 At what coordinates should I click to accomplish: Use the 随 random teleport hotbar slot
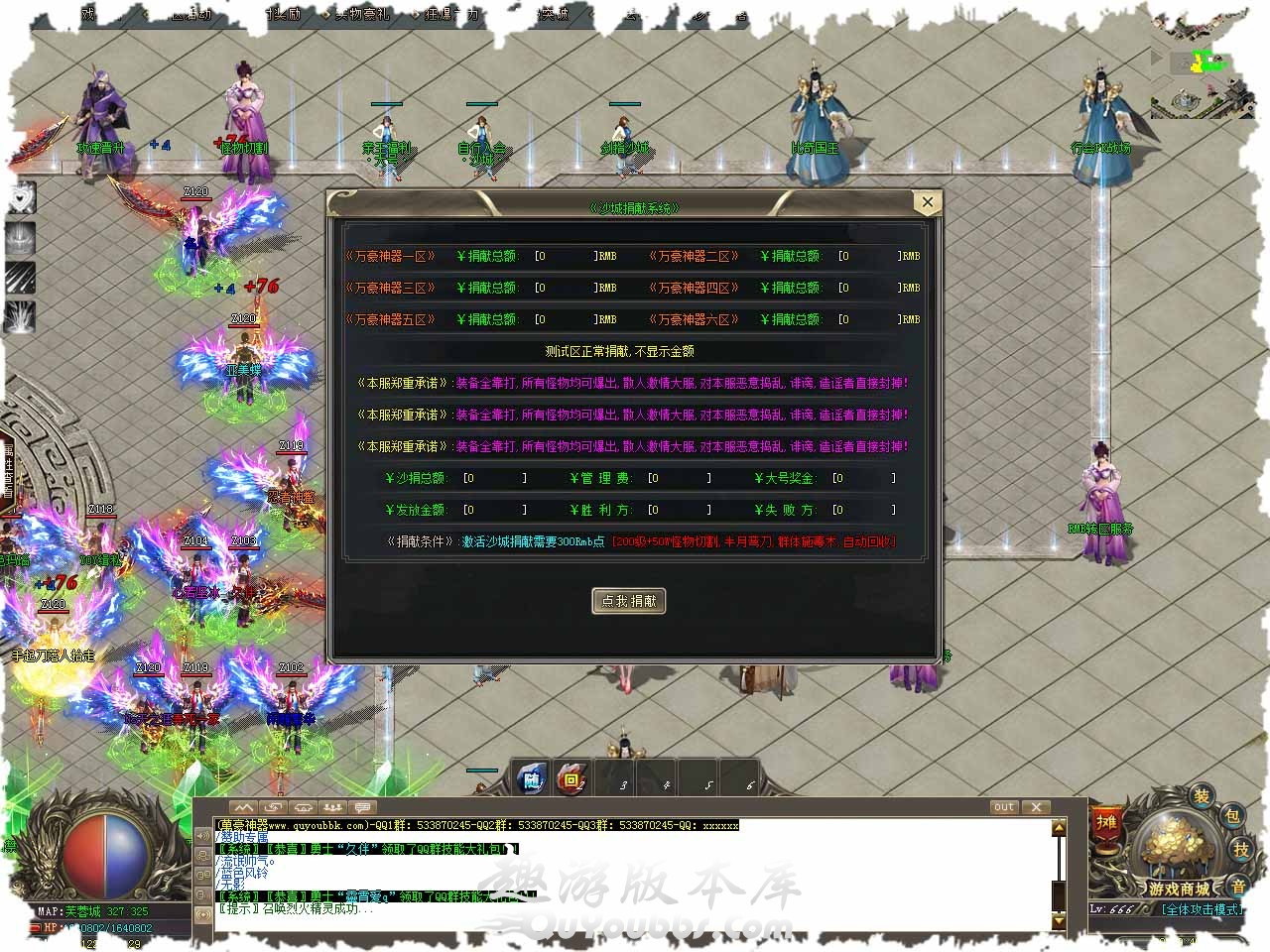click(533, 780)
